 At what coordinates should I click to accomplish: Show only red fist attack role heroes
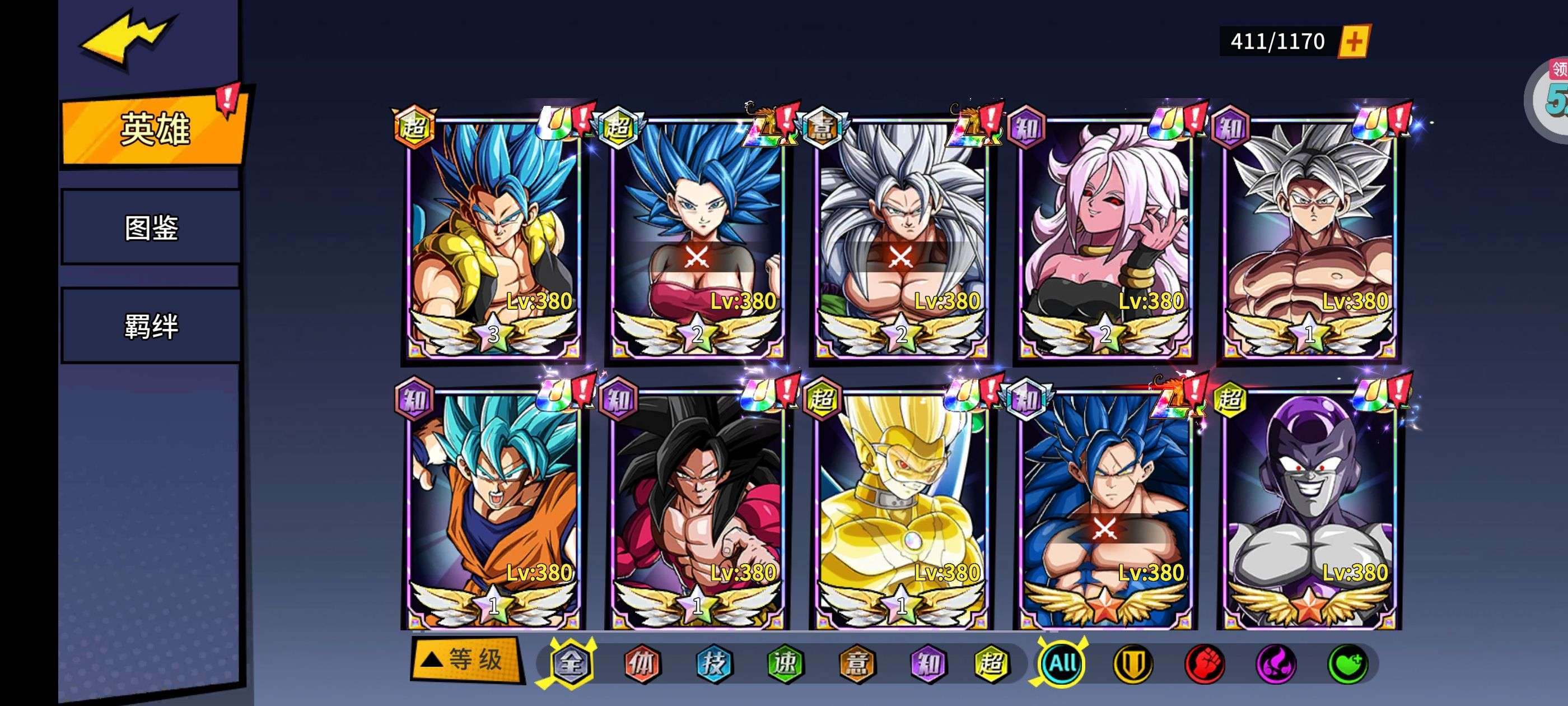pos(1205,663)
